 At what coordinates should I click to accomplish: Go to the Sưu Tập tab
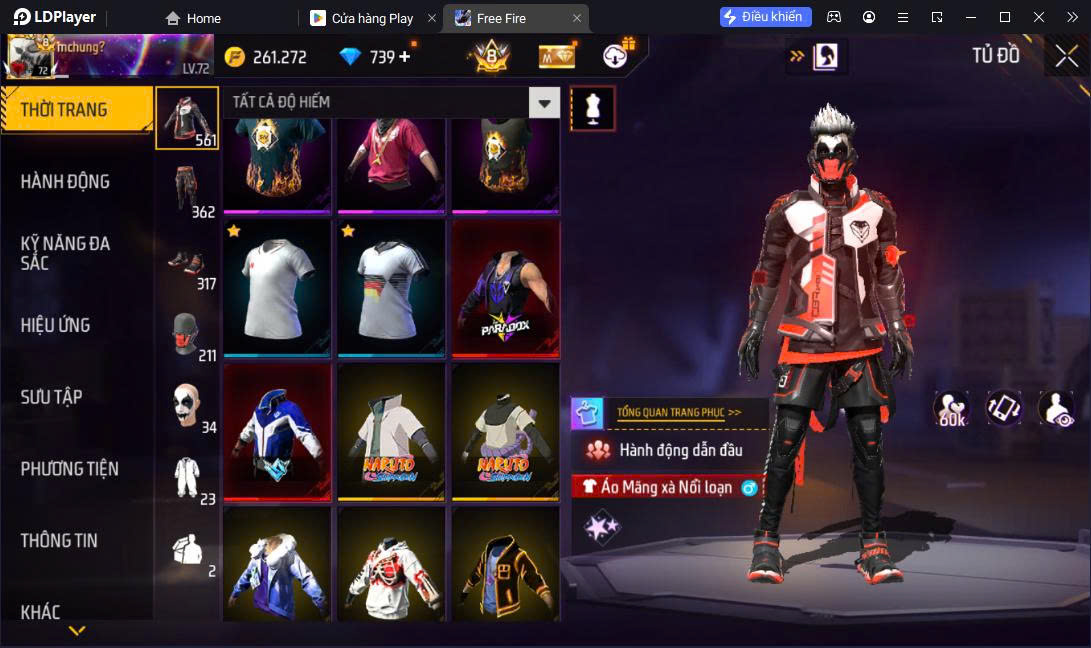click(x=51, y=397)
